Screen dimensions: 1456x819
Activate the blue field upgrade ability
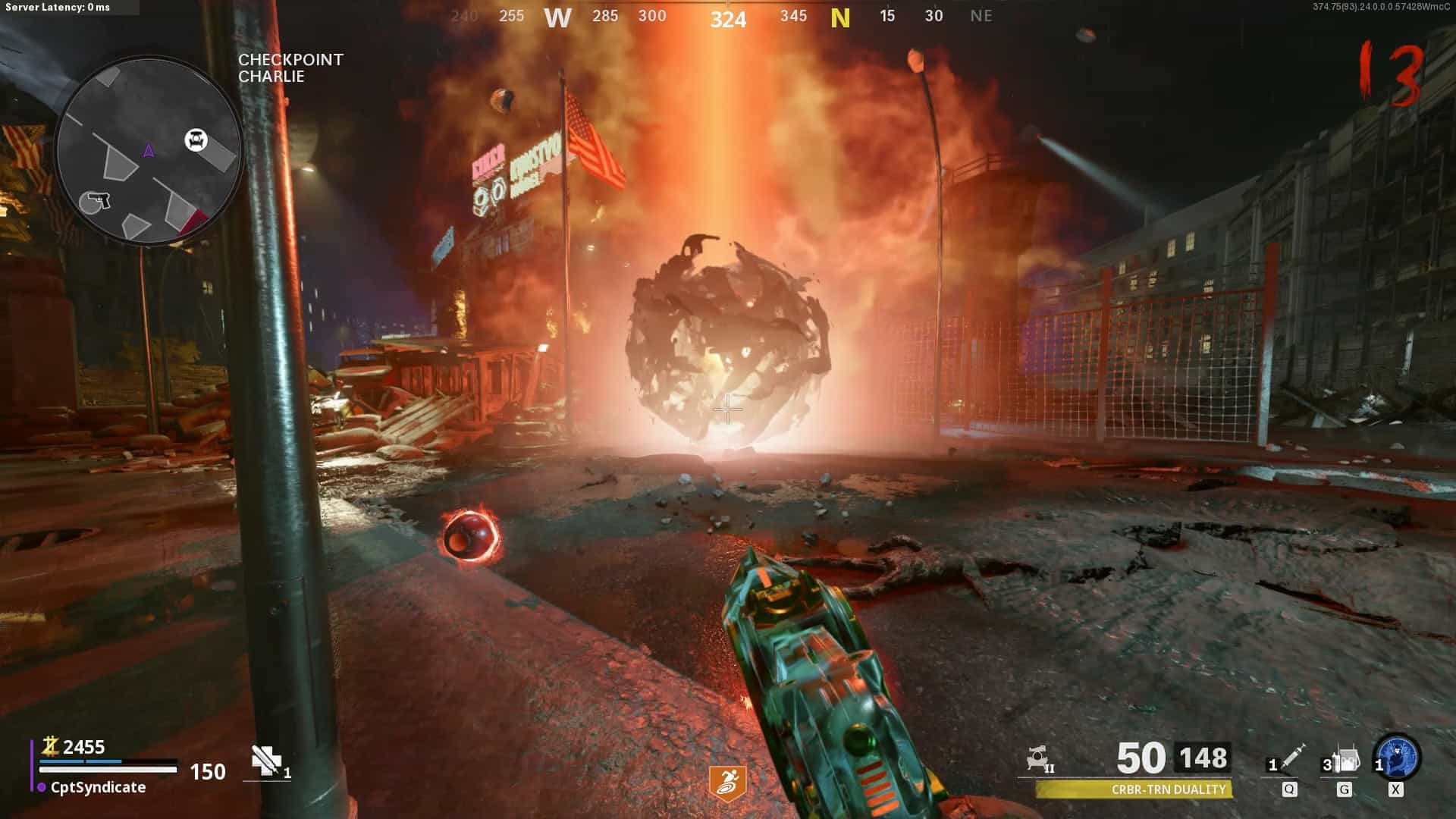pos(1398,756)
